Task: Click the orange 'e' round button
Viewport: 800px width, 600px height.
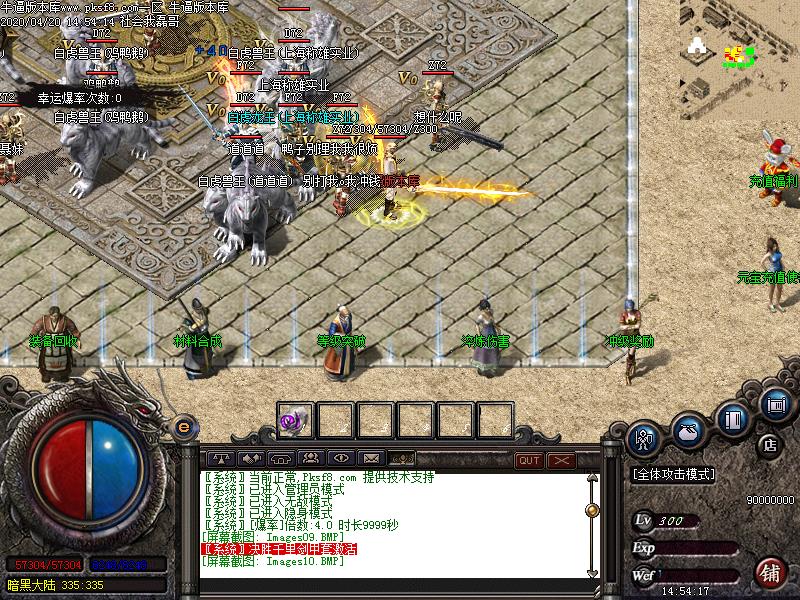Action: [183, 427]
